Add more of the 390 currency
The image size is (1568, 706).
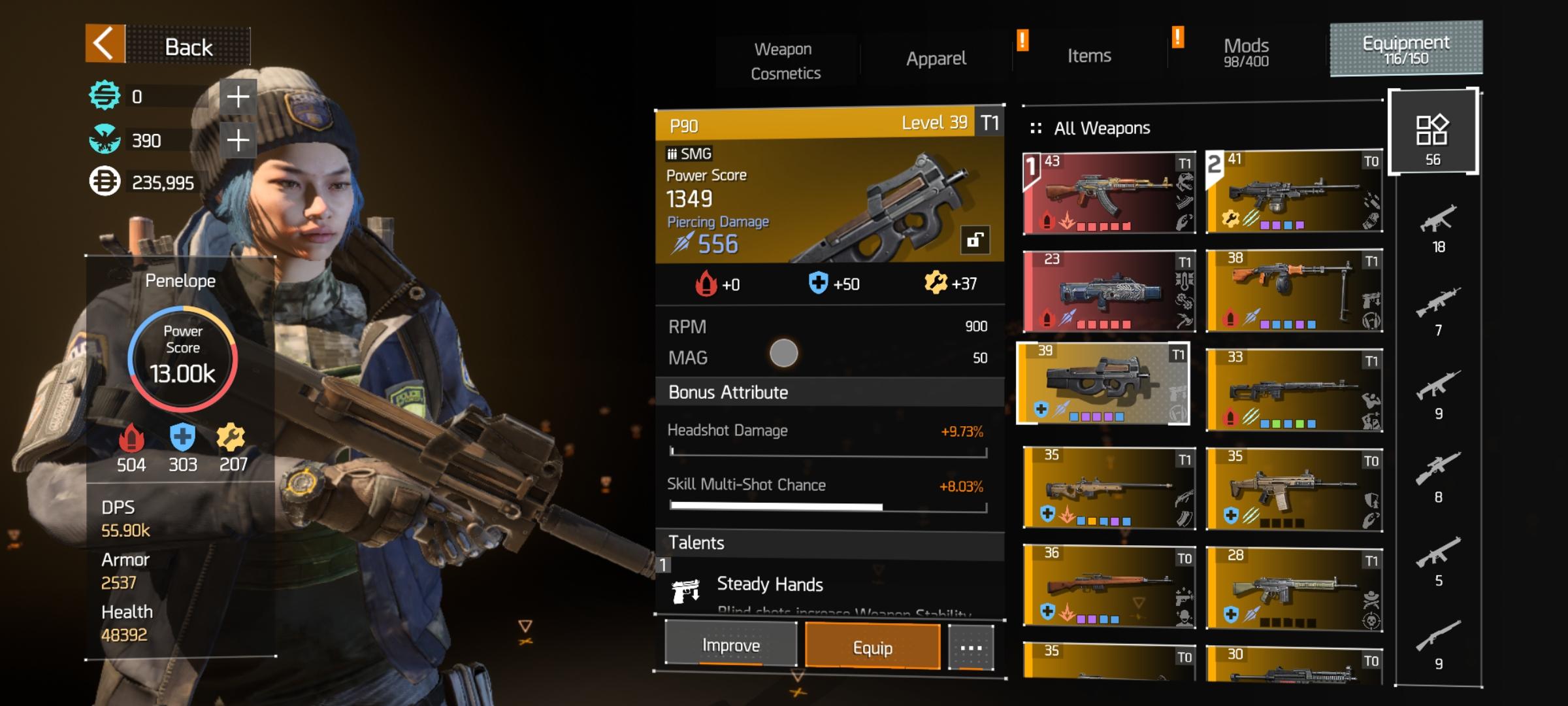pos(238,141)
